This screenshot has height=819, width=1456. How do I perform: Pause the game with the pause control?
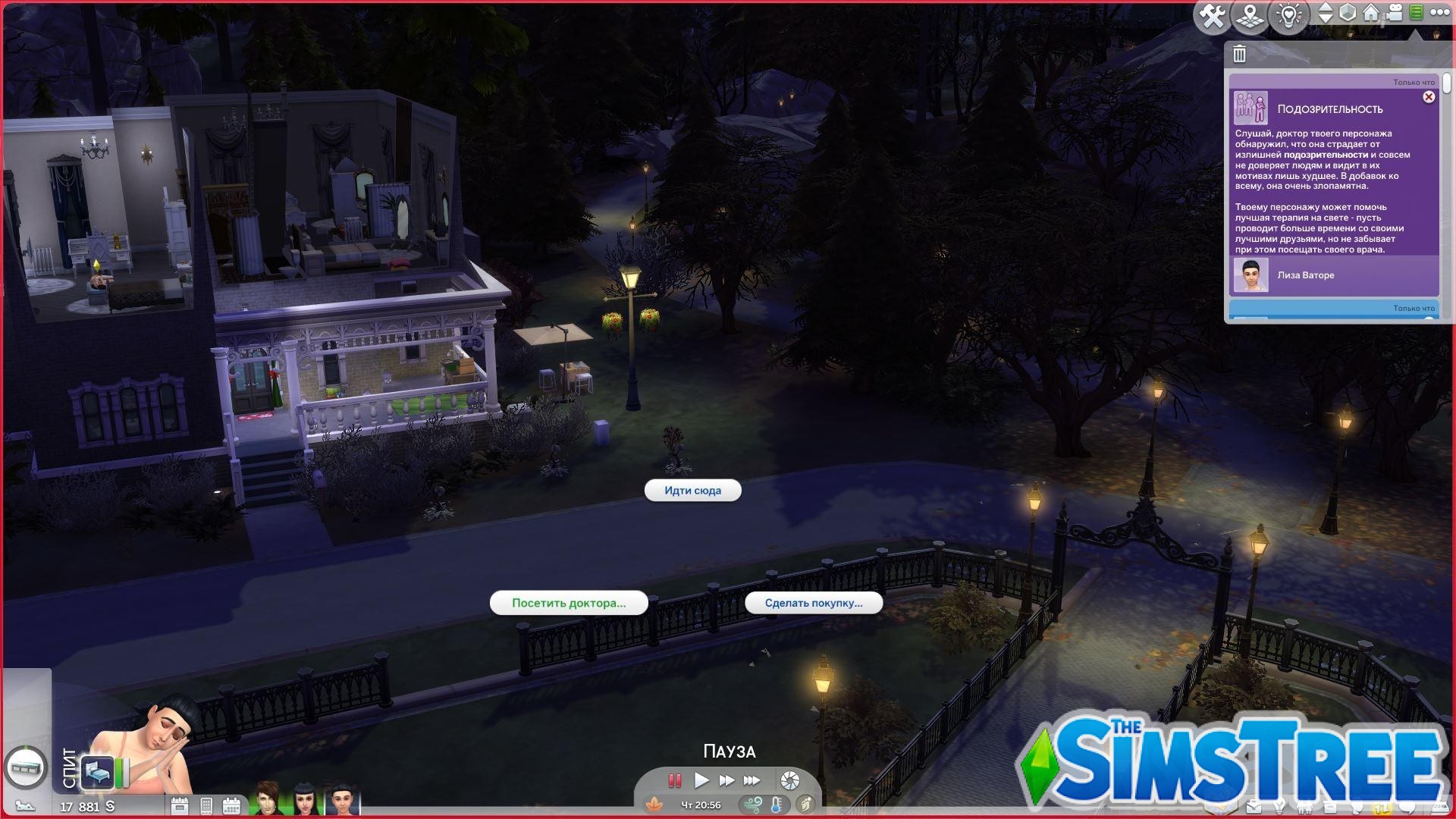673,780
